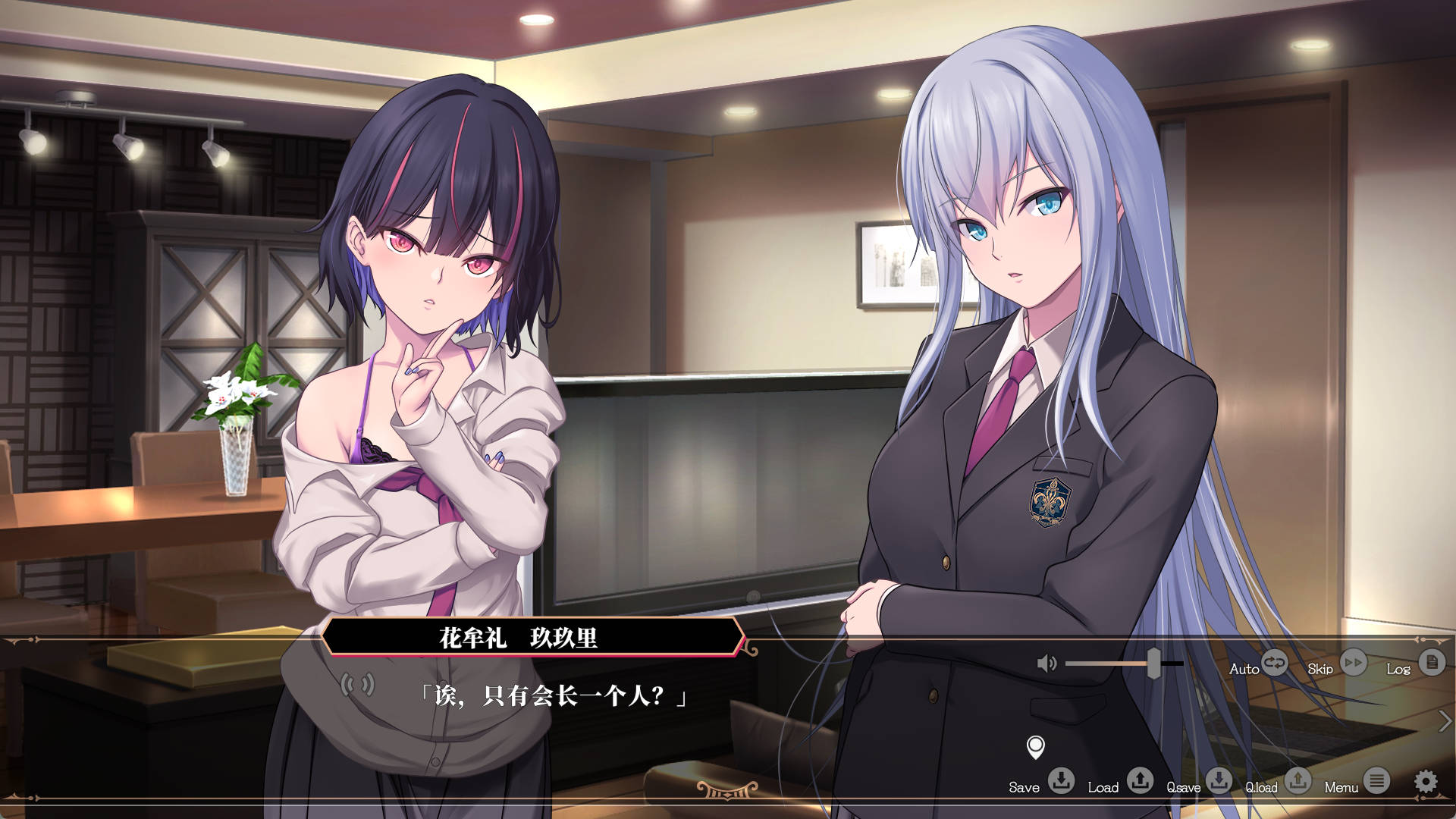
Task: Click the volume slider handle
Action: (1153, 664)
